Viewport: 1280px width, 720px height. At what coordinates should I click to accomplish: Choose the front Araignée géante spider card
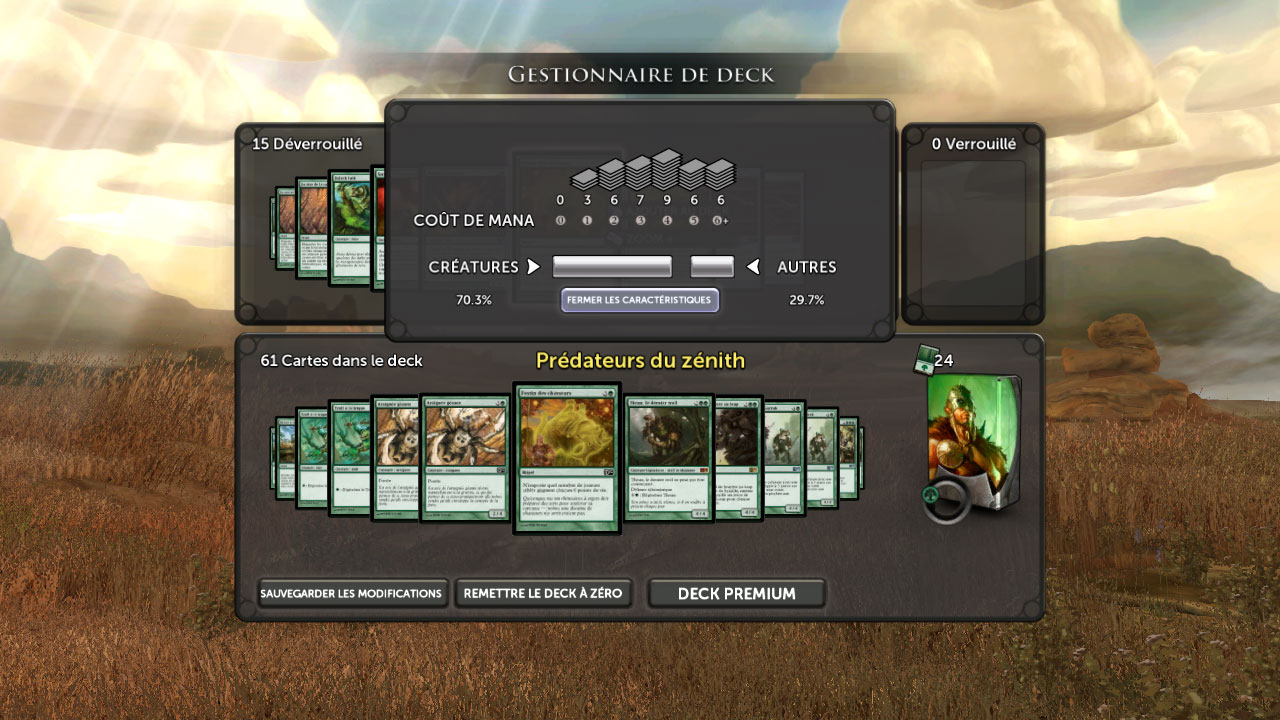pos(465,458)
